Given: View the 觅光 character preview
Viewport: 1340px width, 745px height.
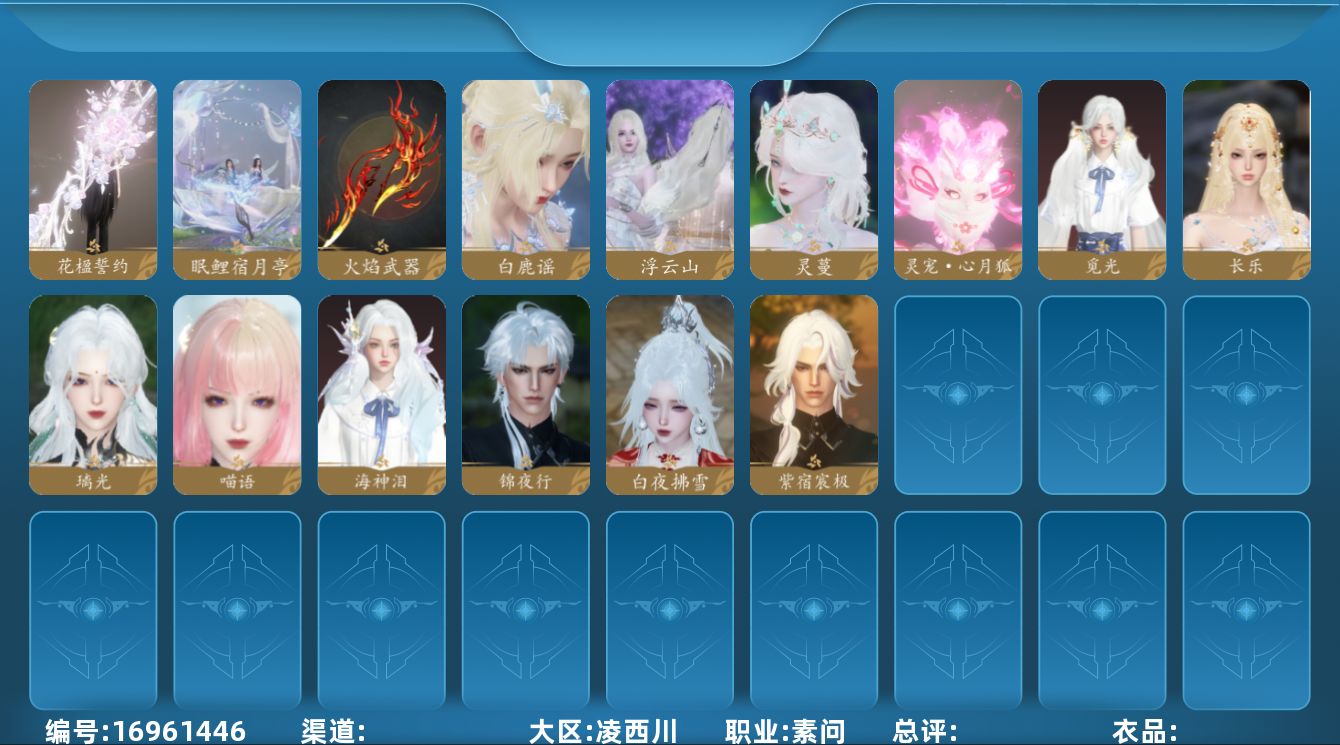Looking at the screenshot, I should click(1101, 178).
